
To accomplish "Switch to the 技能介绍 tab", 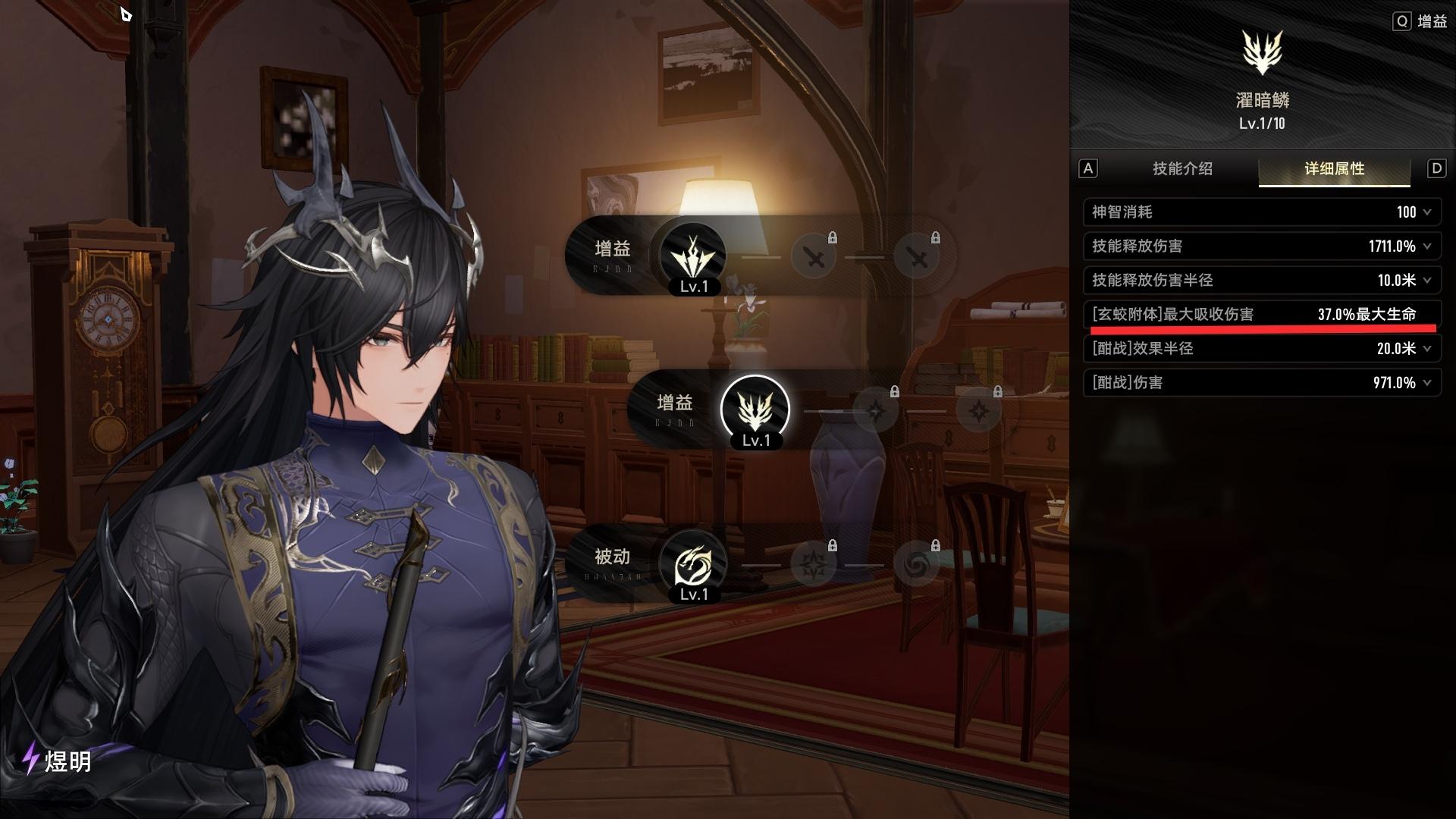I will (x=1182, y=169).
